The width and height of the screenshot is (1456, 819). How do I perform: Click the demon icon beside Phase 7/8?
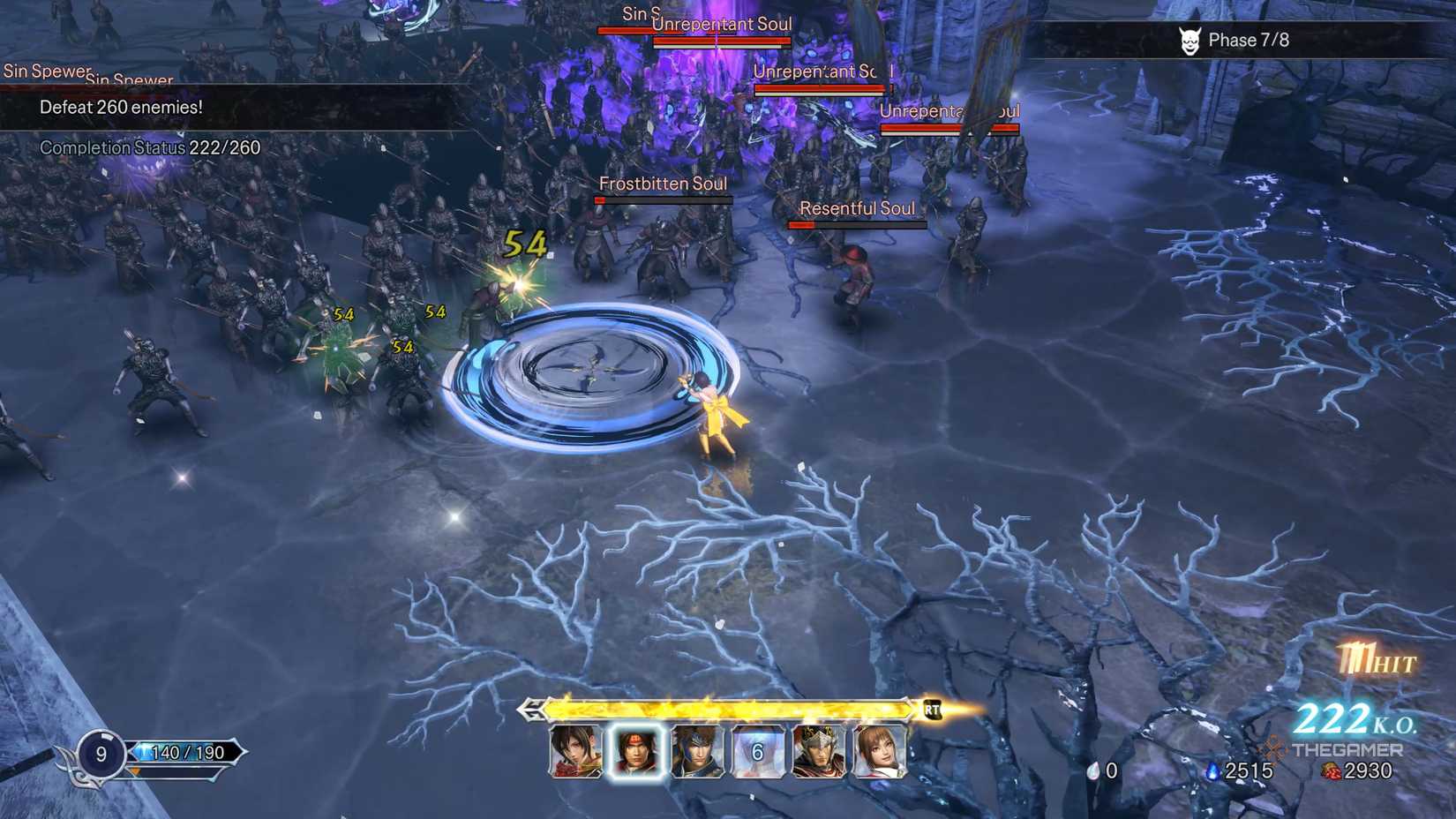pos(1190,39)
